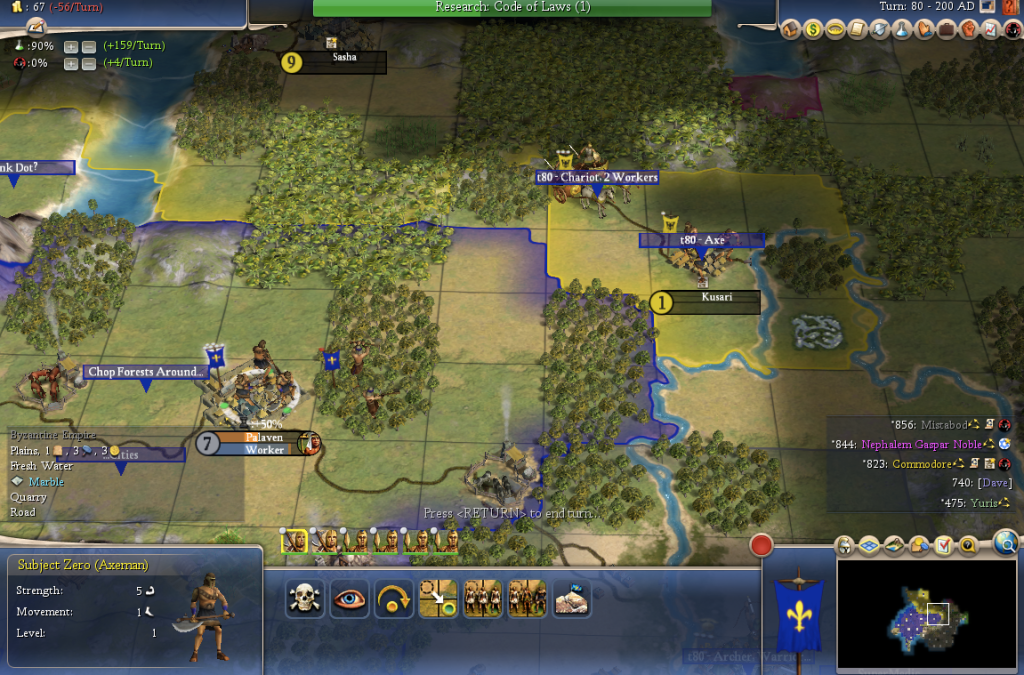This screenshot has height=675, width=1024.
Task: Delete the unit with the skull button
Action: point(304,598)
